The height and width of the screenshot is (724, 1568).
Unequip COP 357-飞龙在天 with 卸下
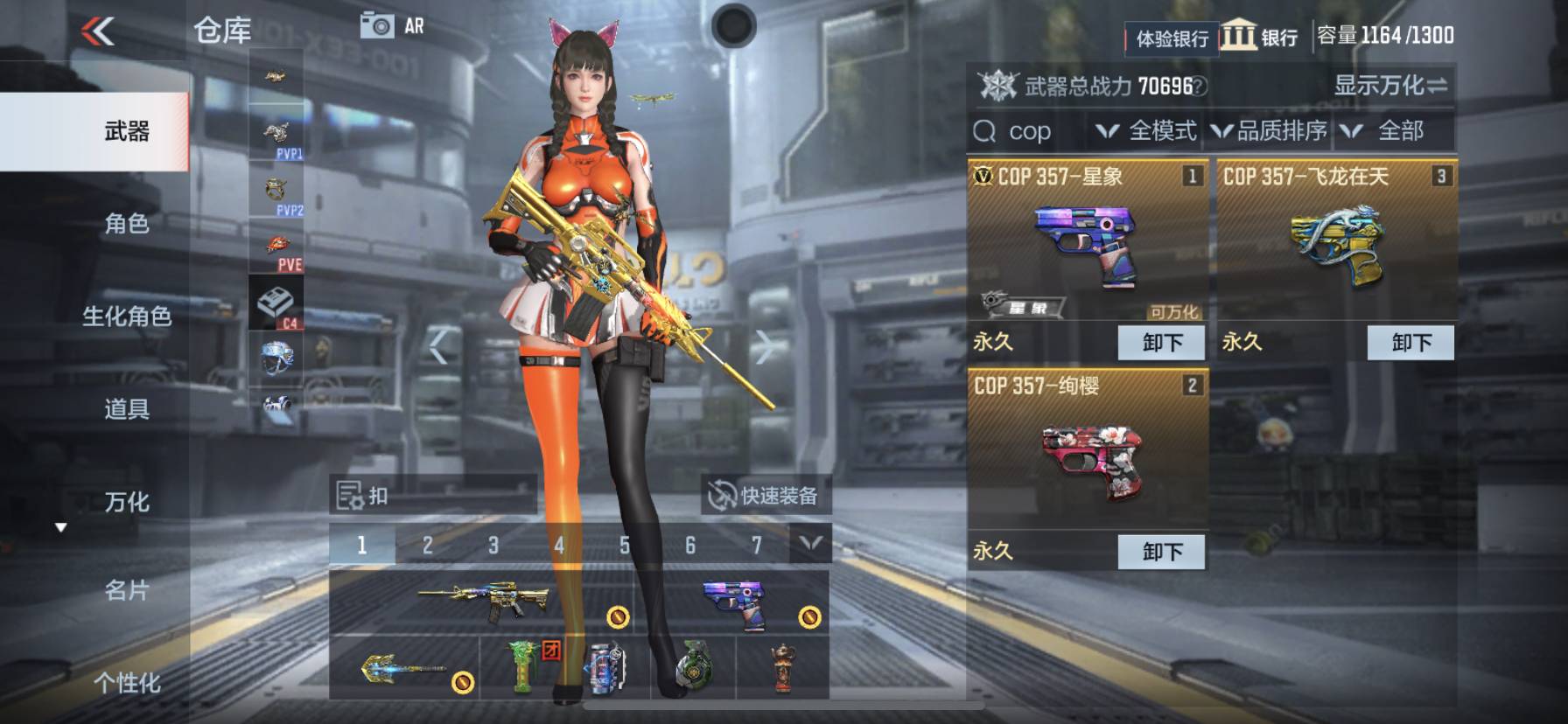(1410, 343)
